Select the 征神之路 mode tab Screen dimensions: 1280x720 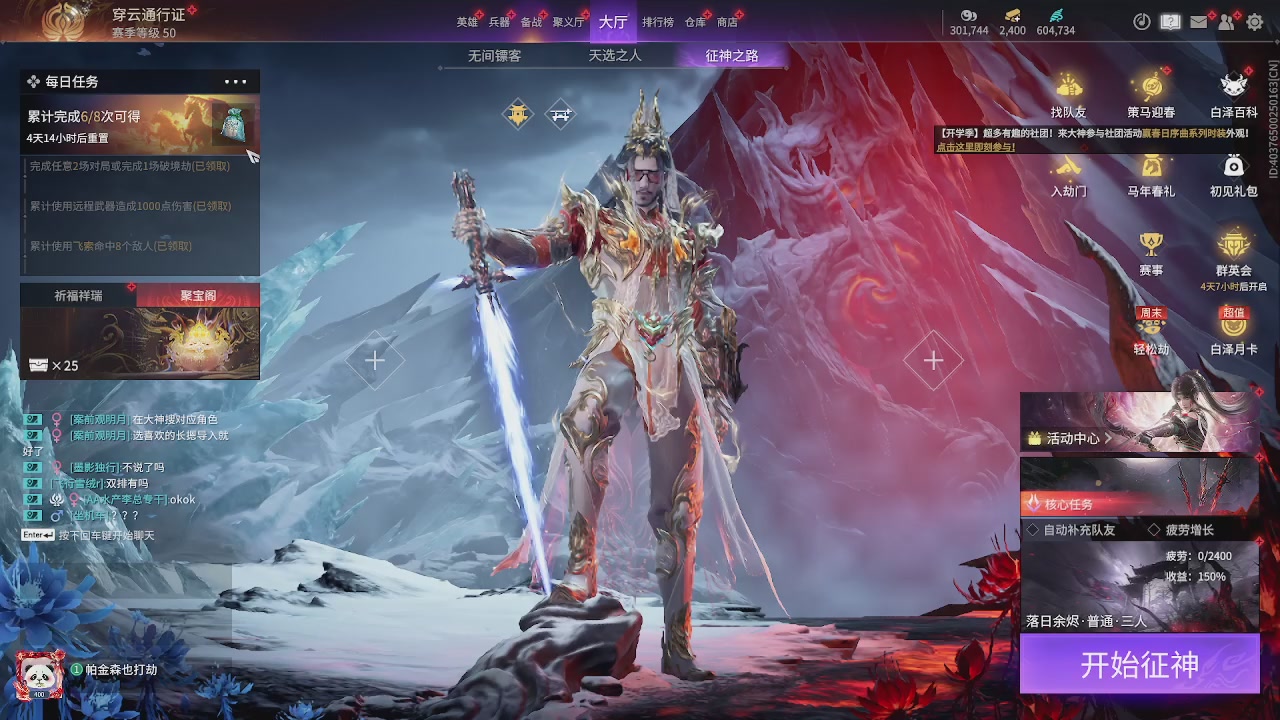click(x=732, y=56)
